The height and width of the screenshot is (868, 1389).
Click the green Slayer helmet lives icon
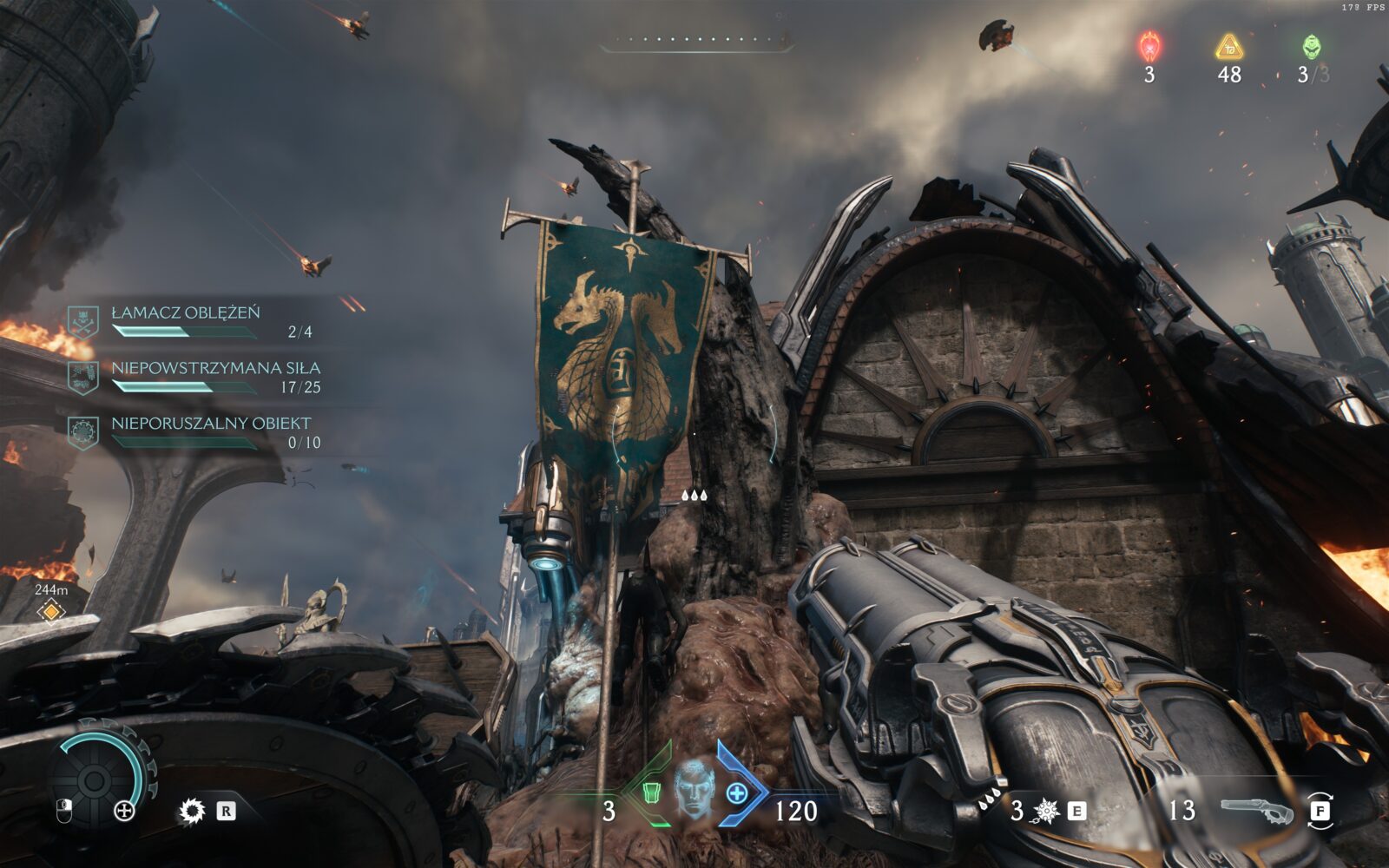[x=1311, y=46]
